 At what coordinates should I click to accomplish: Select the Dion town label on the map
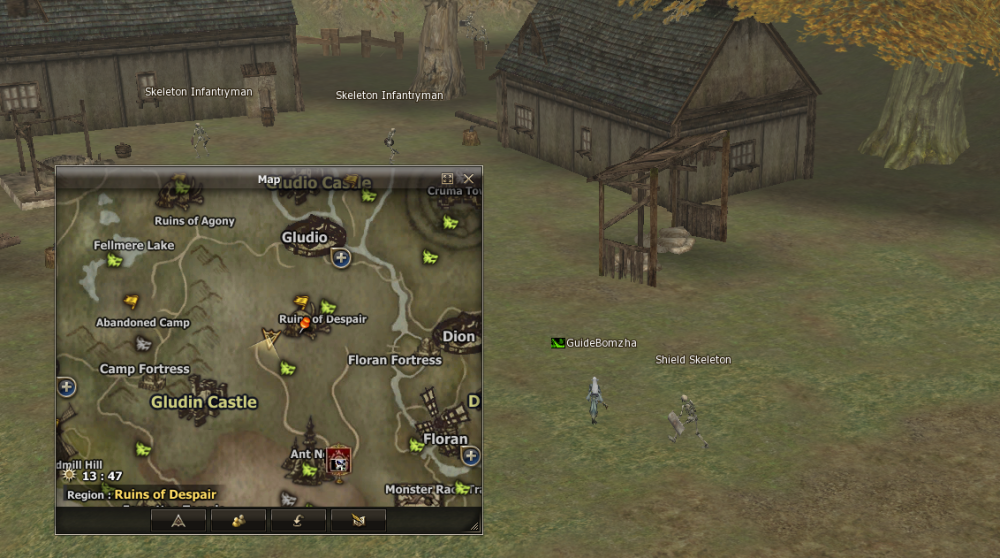click(x=459, y=337)
